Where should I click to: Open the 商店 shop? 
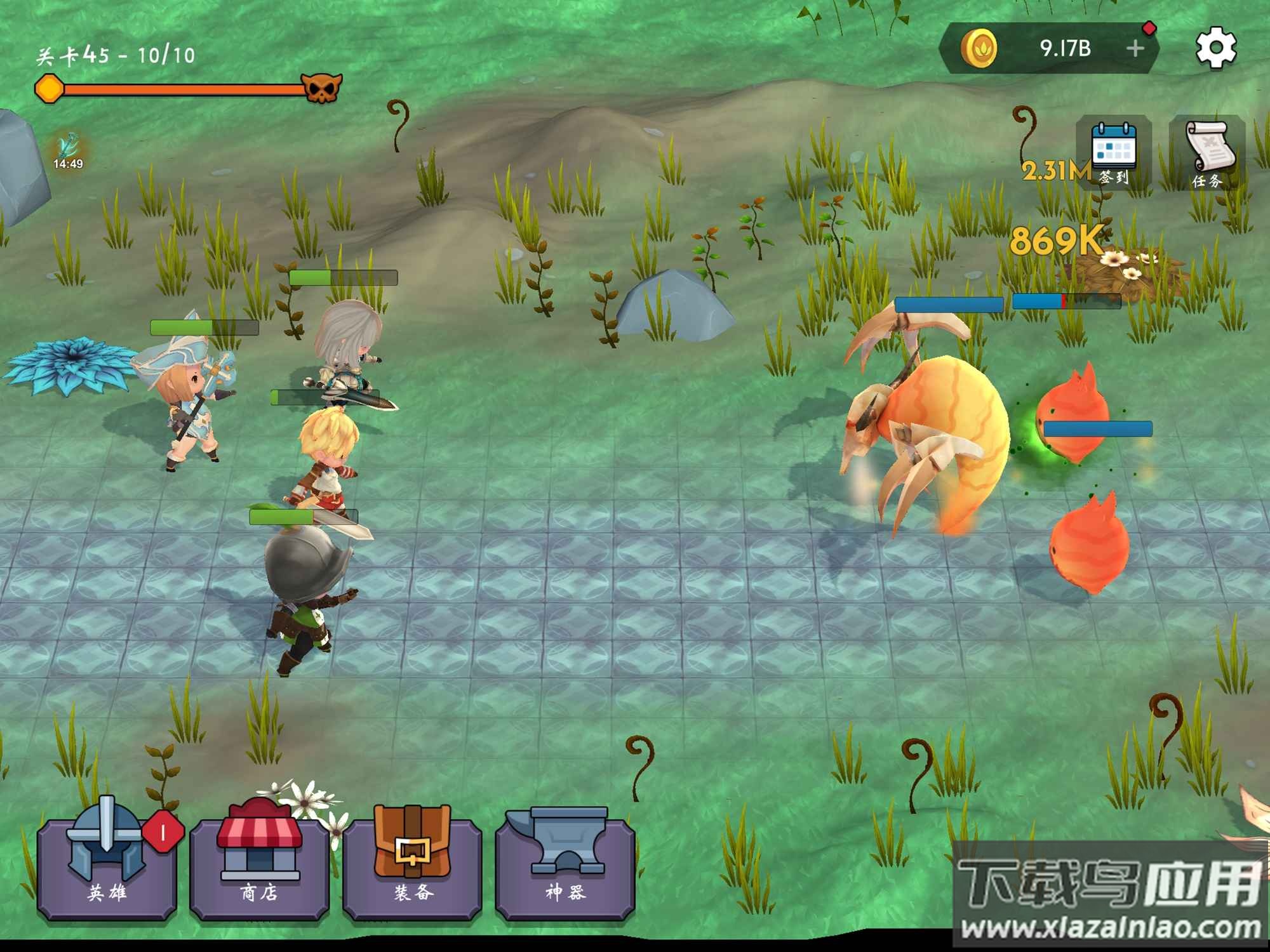pyautogui.click(x=259, y=866)
